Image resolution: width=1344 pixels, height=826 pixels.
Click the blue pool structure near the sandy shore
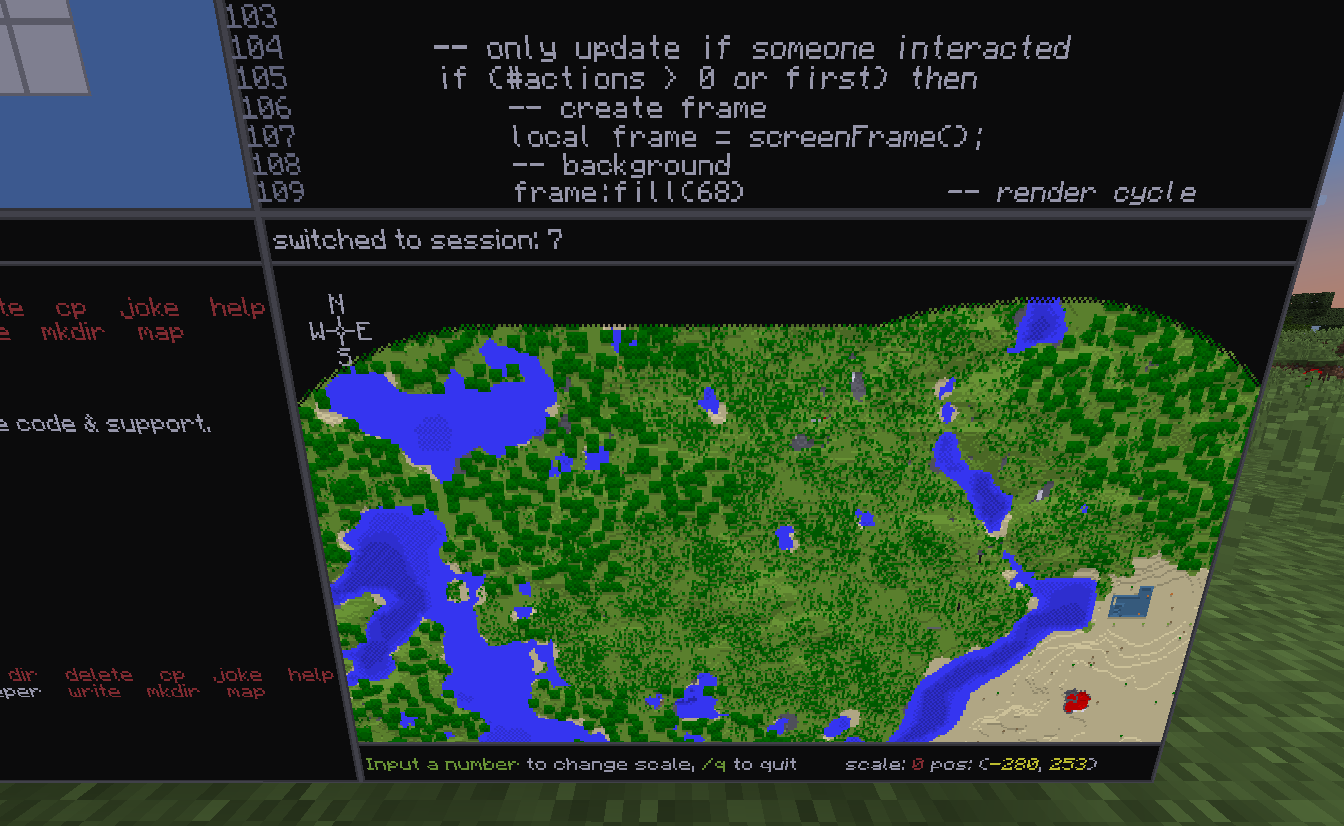click(x=1130, y=604)
